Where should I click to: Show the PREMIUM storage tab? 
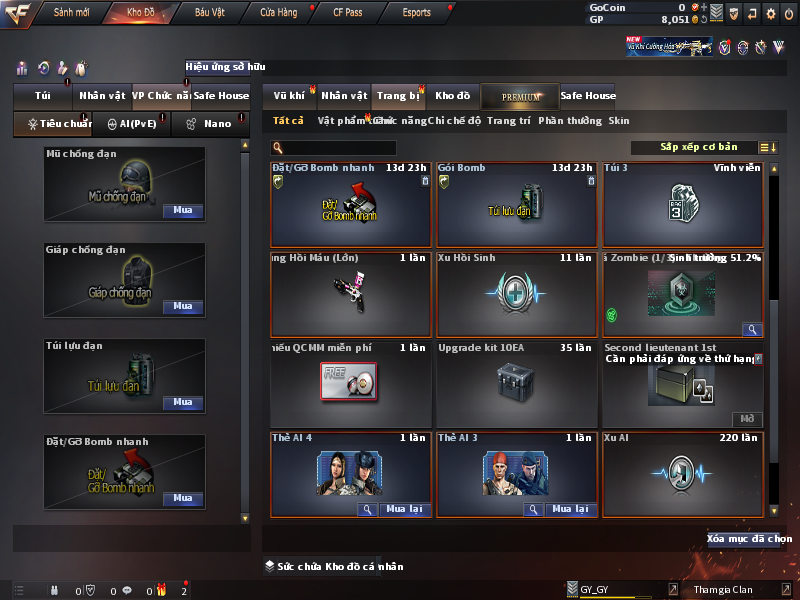[520, 96]
